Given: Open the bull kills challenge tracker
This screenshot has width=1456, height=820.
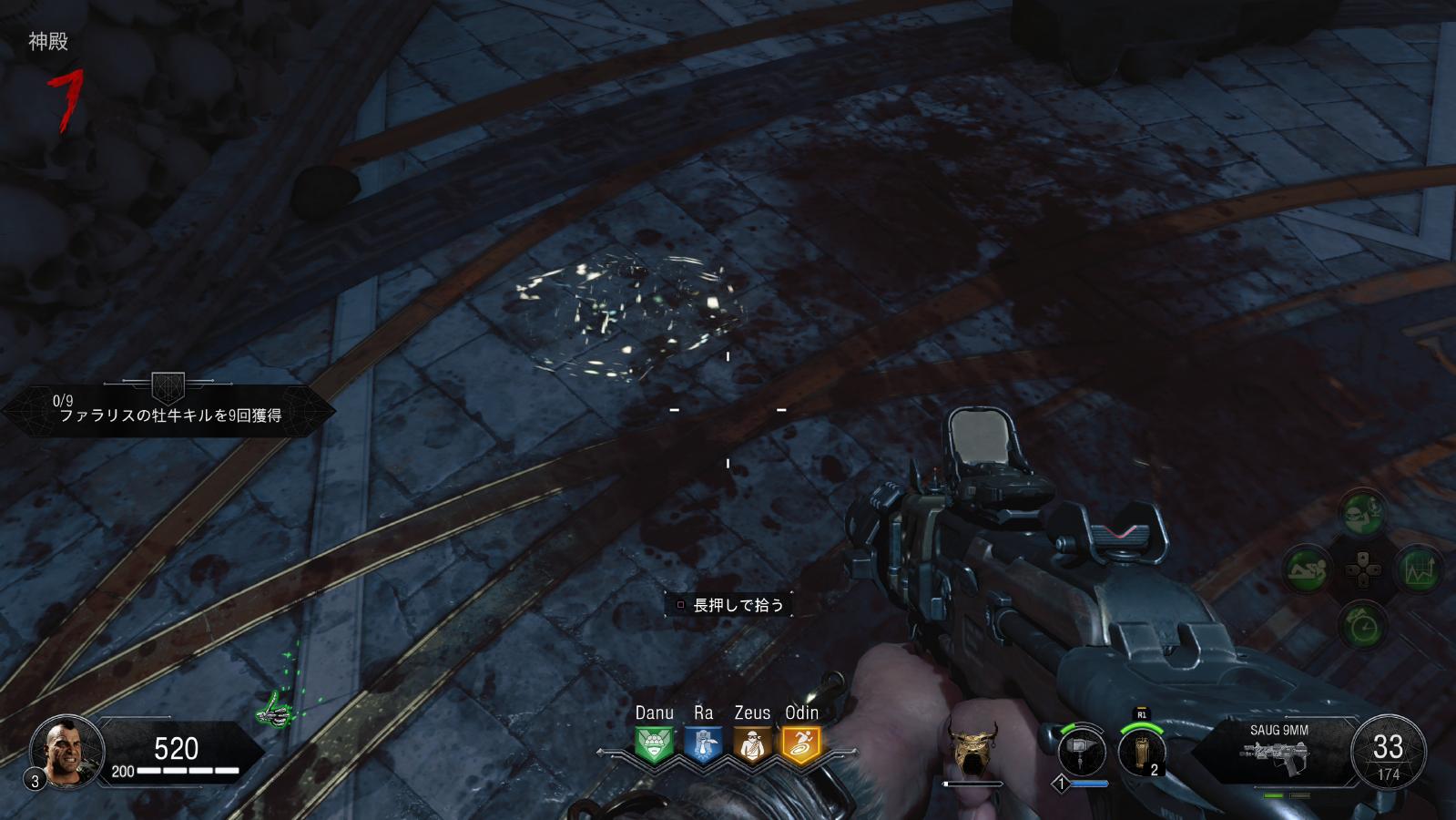Looking at the screenshot, I should point(169,408).
